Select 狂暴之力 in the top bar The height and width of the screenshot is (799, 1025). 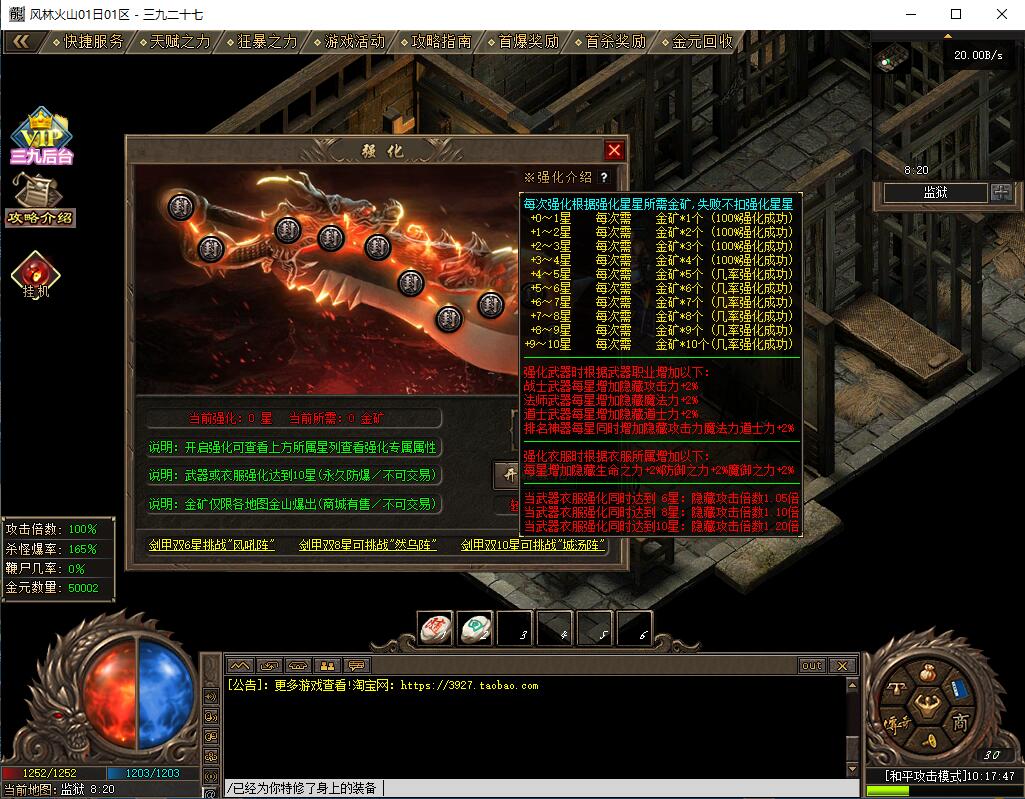pyautogui.click(x=268, y=42)
